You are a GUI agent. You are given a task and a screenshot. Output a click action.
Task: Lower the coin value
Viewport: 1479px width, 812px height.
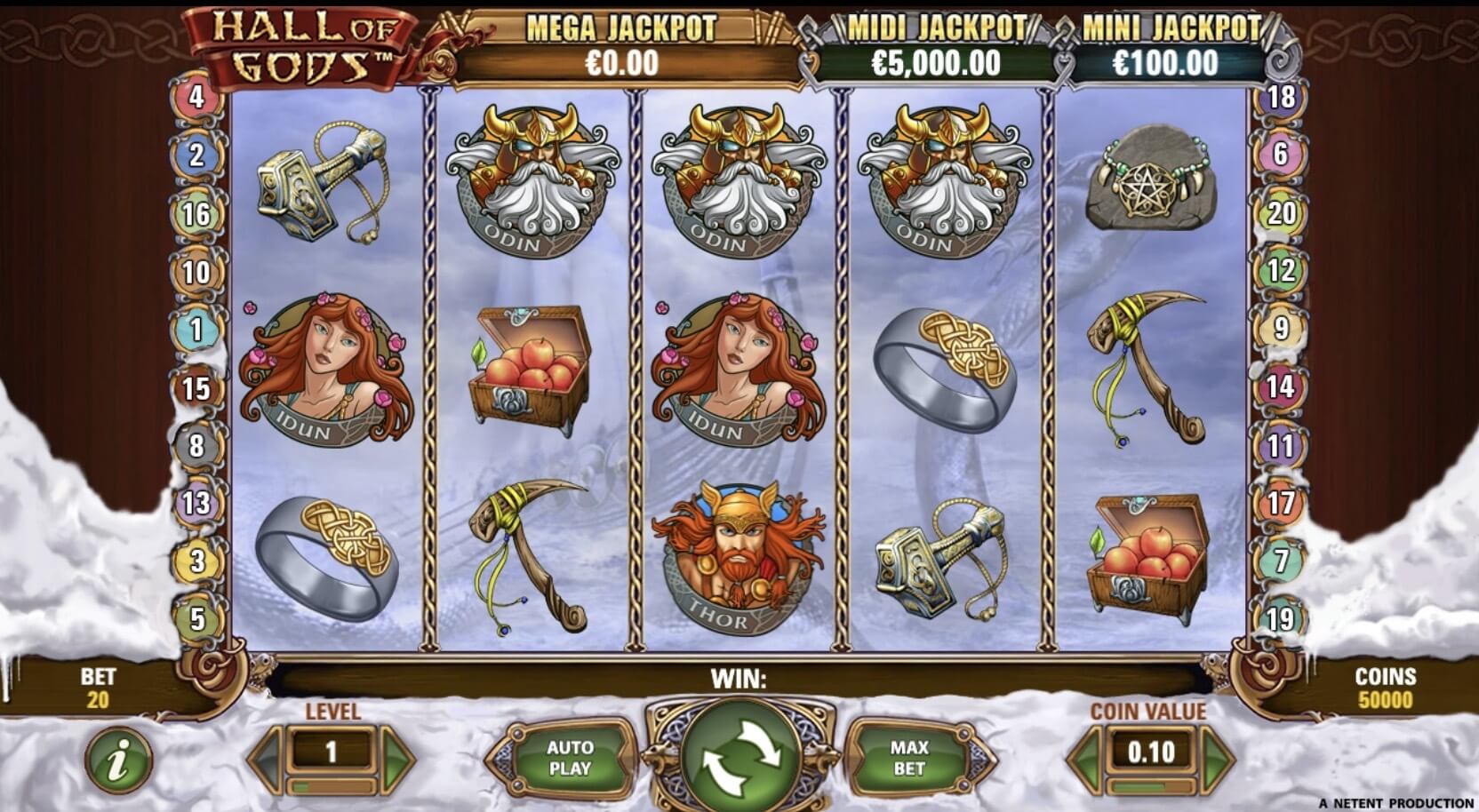pyautogui.click(x=1084, y=758)
